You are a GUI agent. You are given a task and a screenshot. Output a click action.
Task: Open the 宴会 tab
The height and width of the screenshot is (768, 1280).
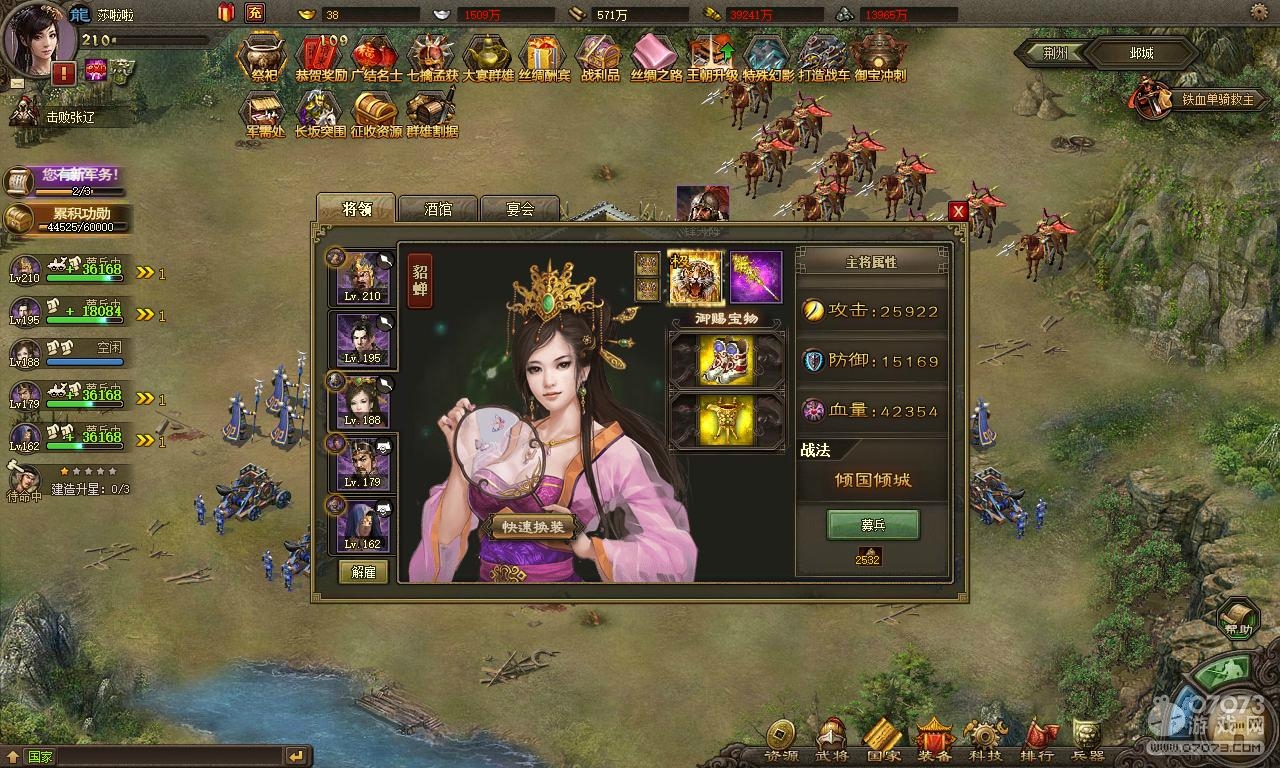pos(520,209)
